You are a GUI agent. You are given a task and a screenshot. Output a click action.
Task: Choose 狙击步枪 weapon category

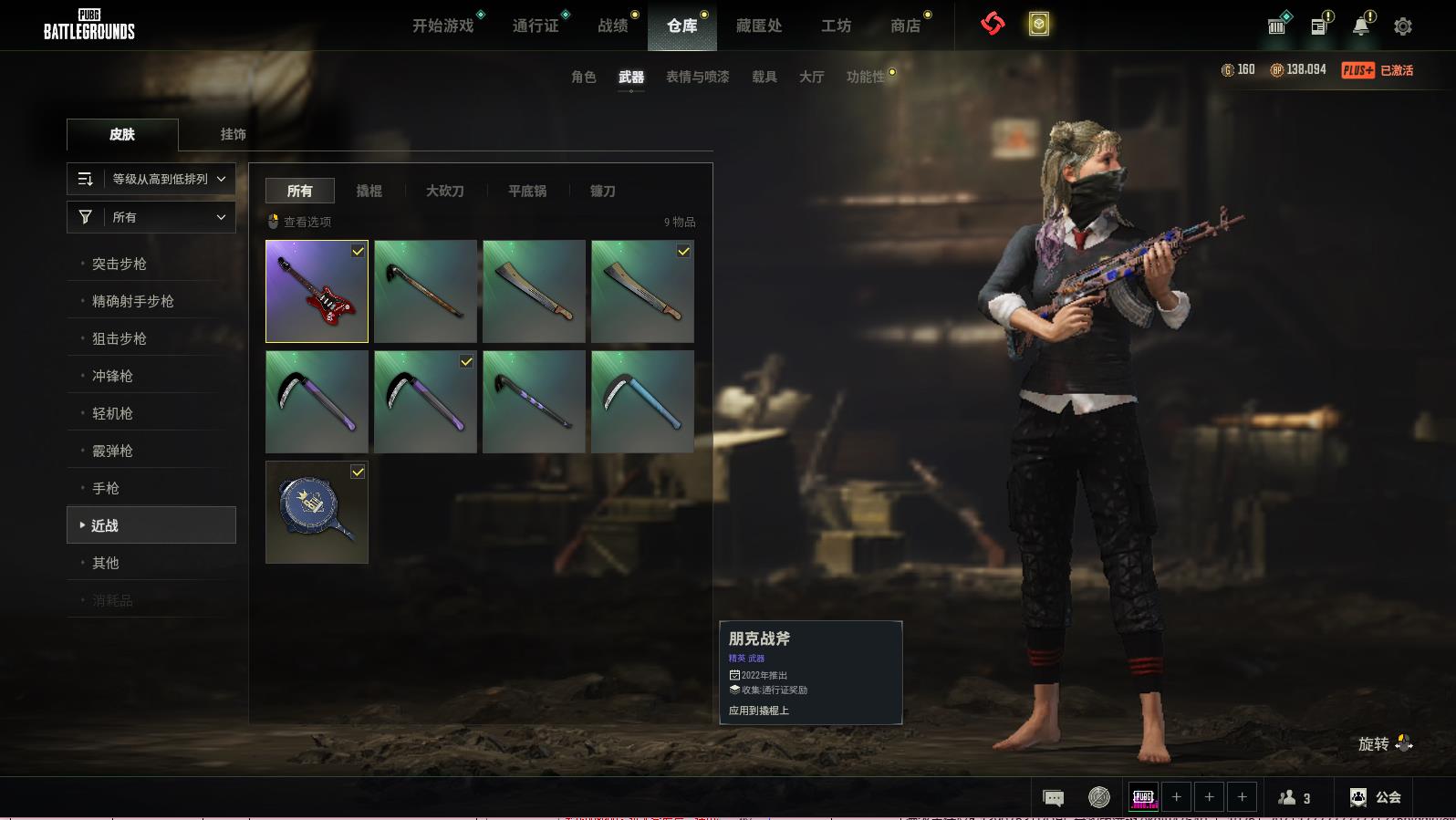(x=120, y=338)
